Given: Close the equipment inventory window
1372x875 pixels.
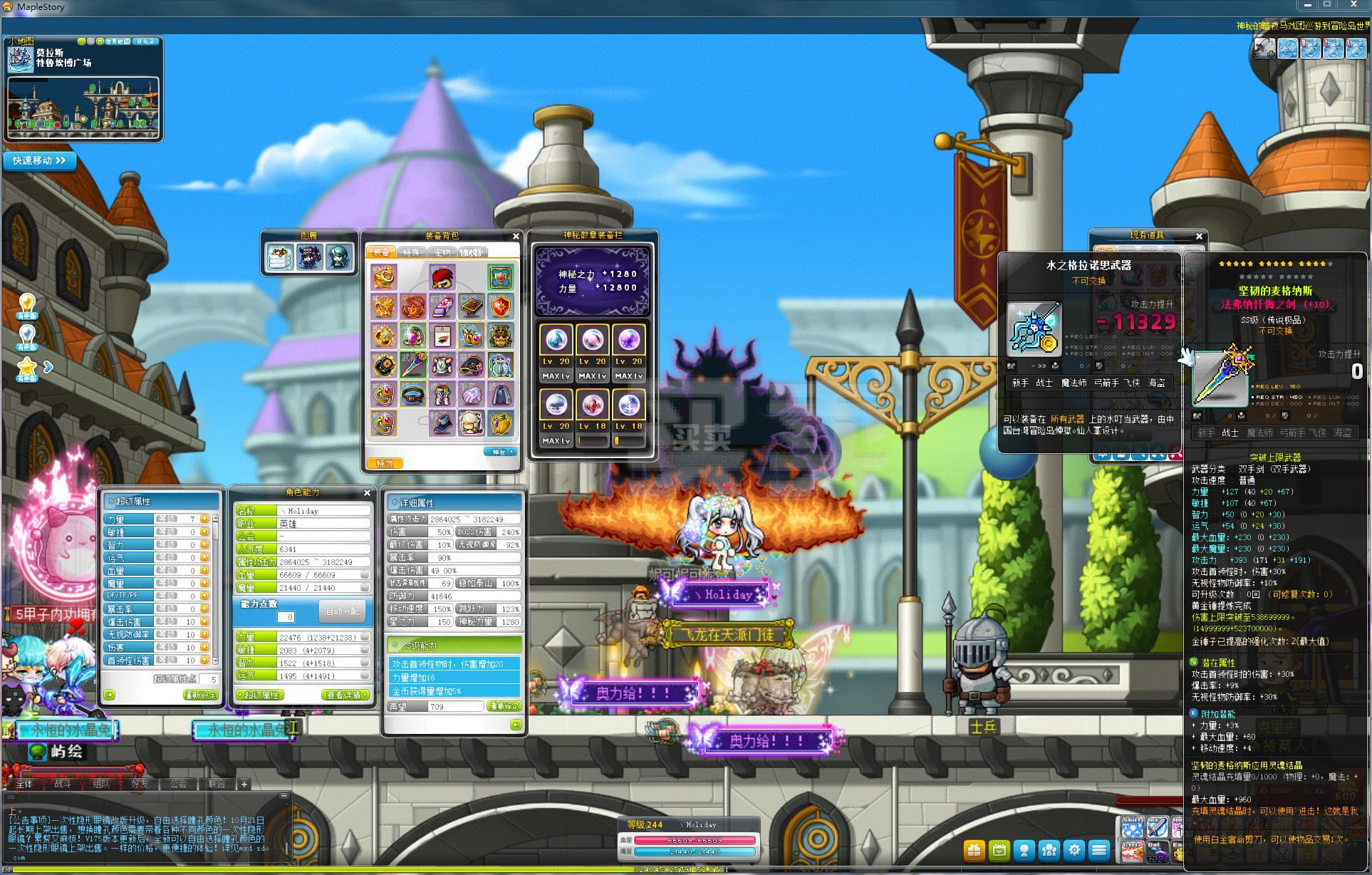Looking at the screenshot, I should [x=516, y=236].
